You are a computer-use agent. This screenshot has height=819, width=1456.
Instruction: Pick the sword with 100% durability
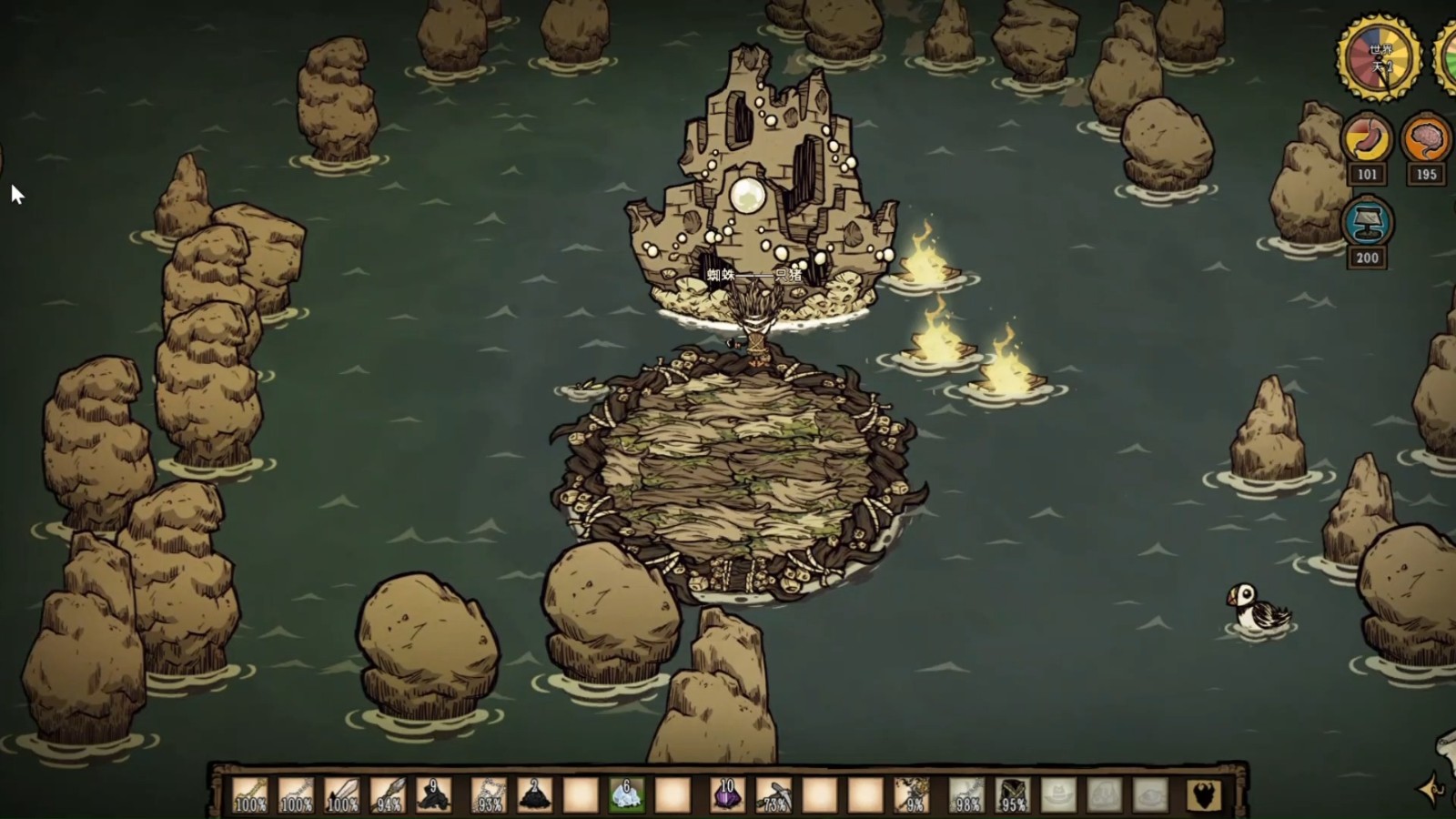click(342, 794)
